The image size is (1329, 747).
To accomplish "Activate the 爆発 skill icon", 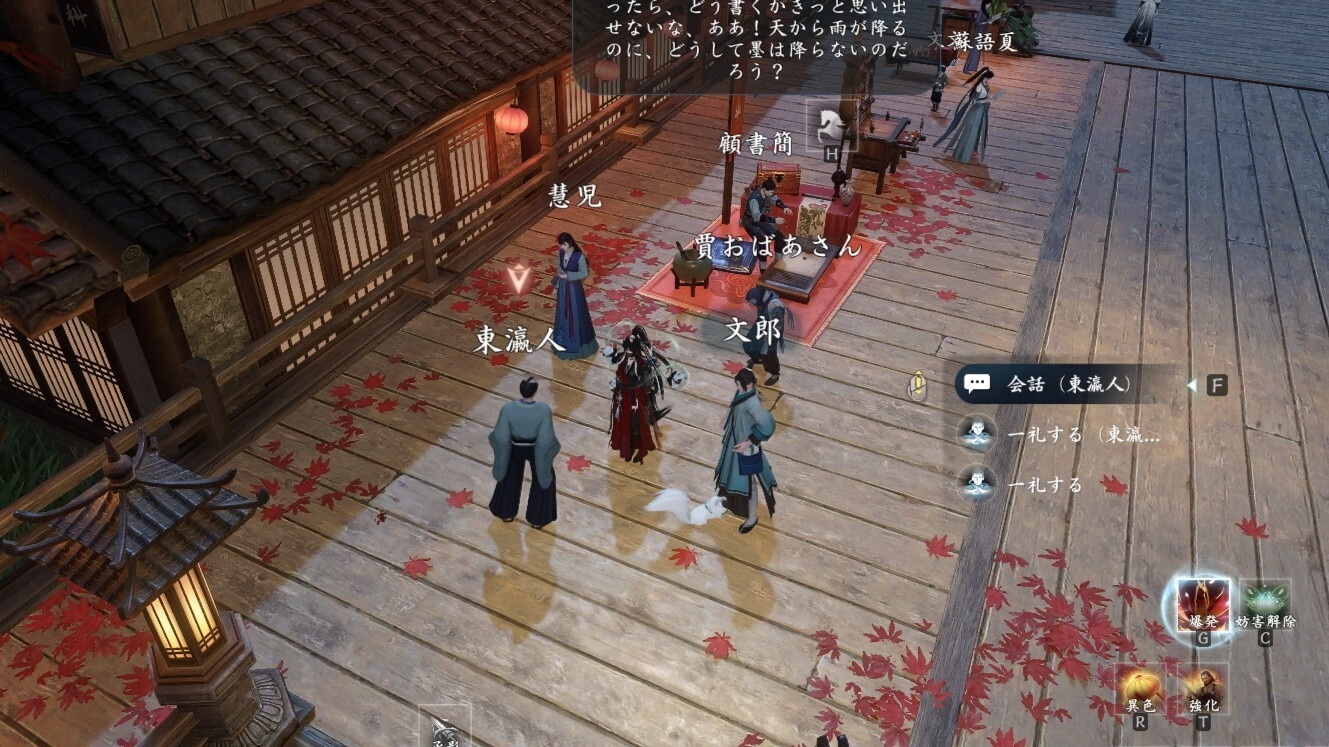I will (1202, 603).
